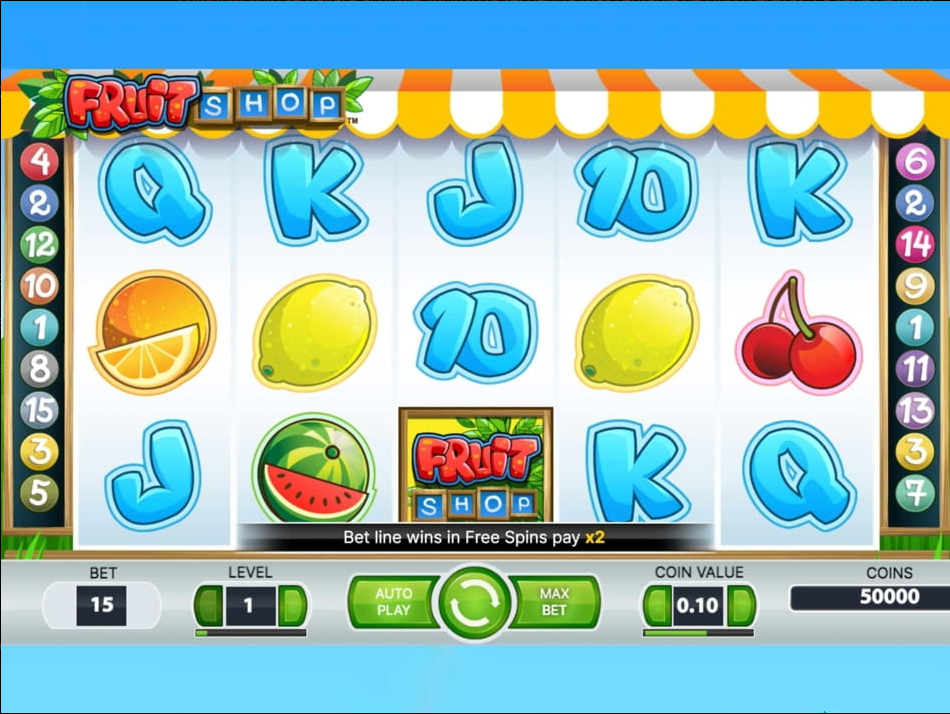Lower the Coin Value
This screenshot has height=714, width=950.
pyautogui.click(x=657, y=606)
